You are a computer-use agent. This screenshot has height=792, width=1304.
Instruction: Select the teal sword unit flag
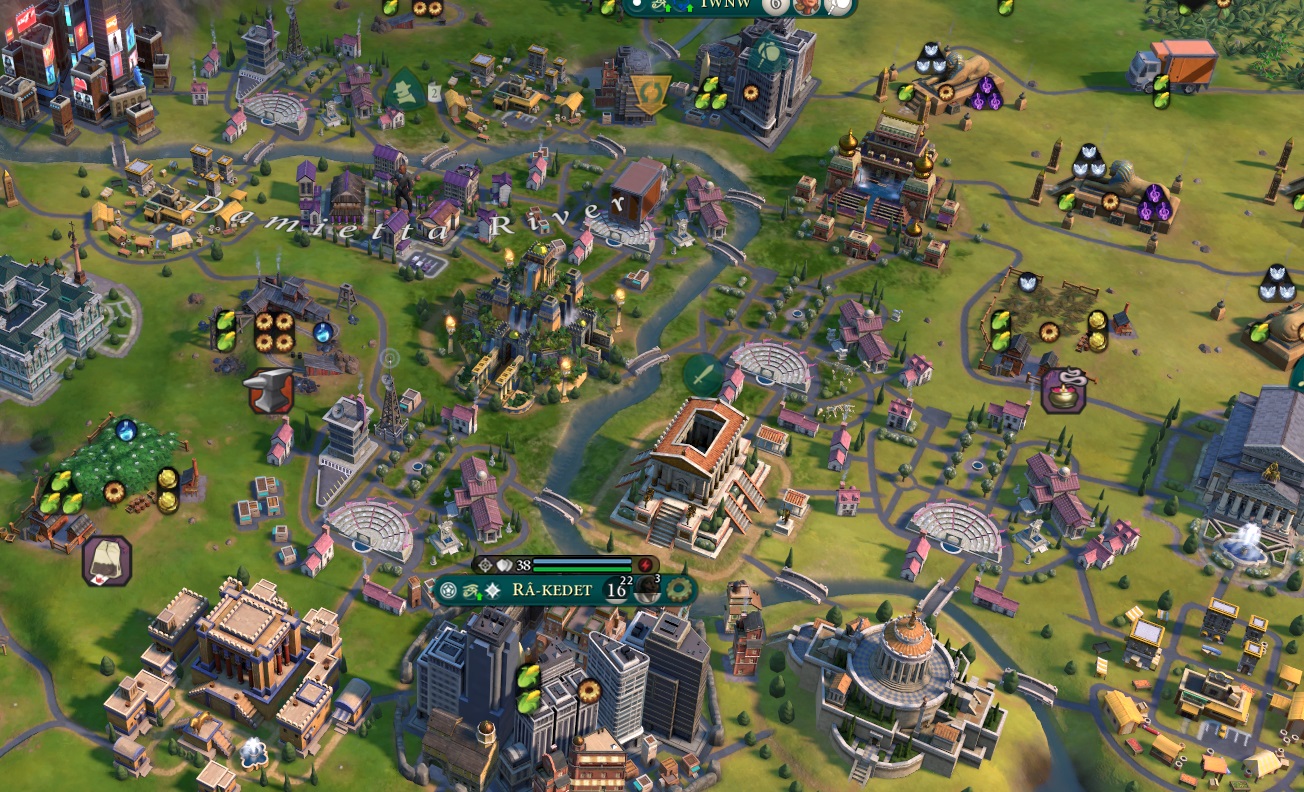point(704,374)
